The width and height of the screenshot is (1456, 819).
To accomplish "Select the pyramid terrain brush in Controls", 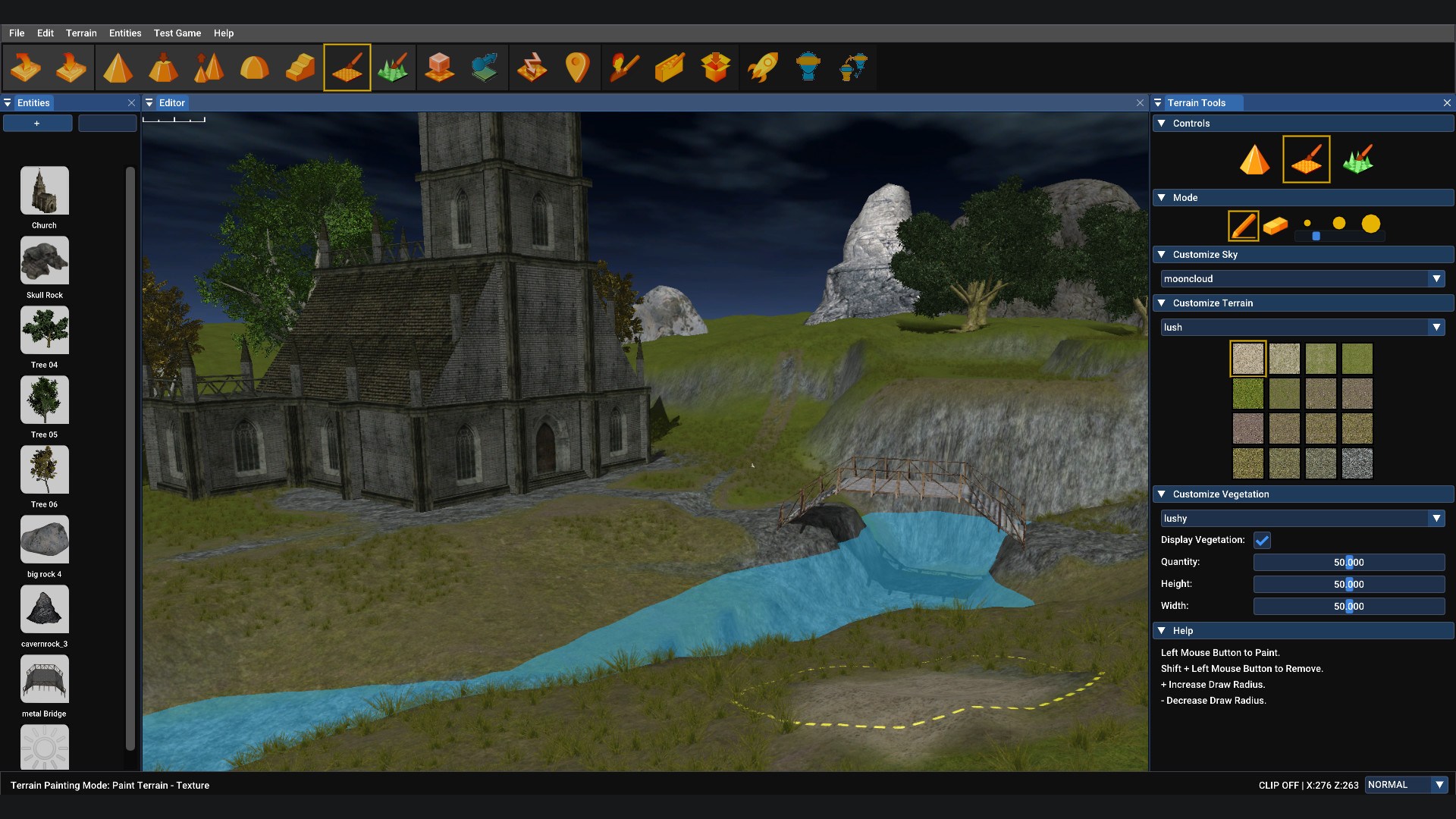I will click(x=1254, y=159).
